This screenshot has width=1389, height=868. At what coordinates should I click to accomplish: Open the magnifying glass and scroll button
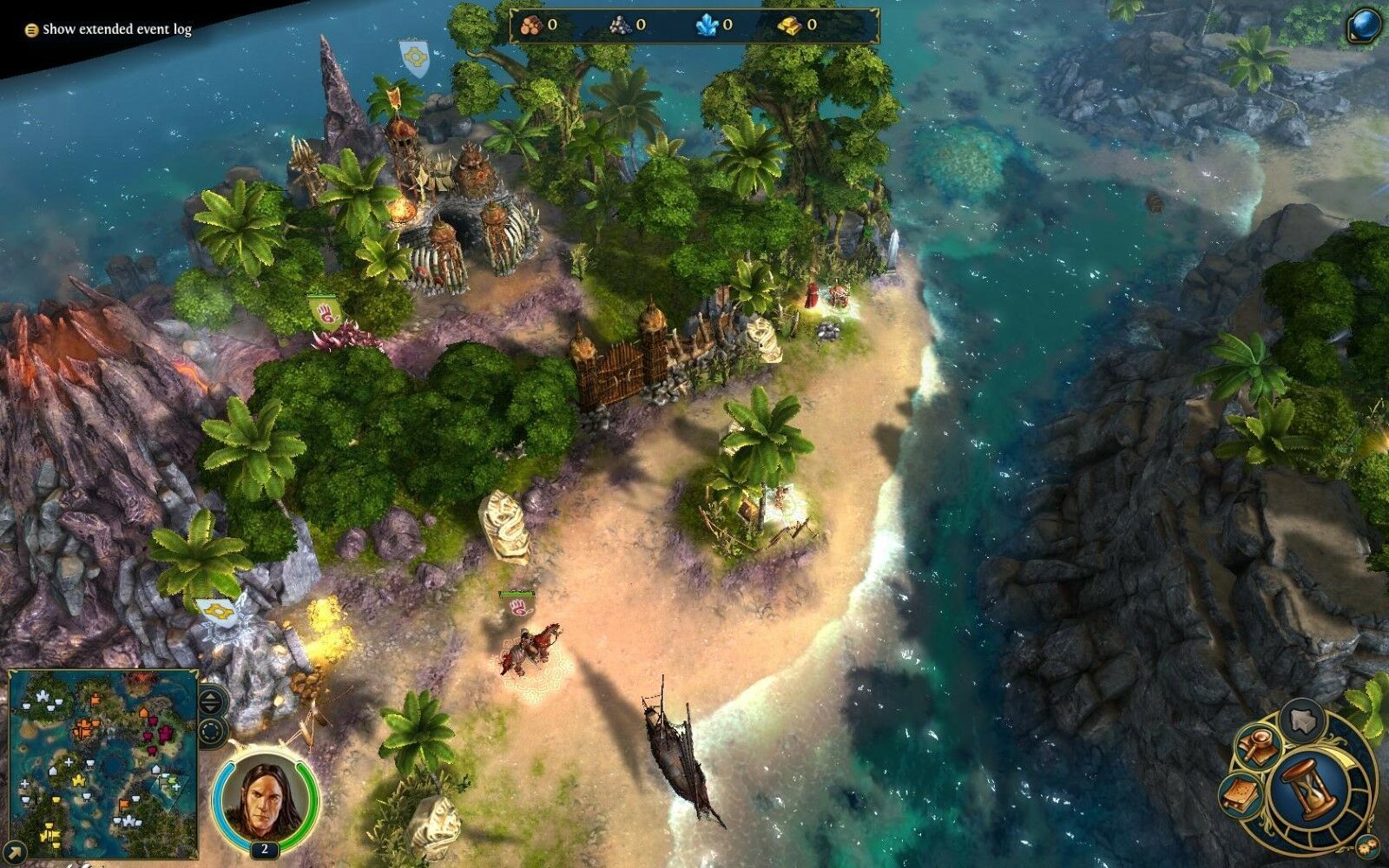[x=1257, y=745]
